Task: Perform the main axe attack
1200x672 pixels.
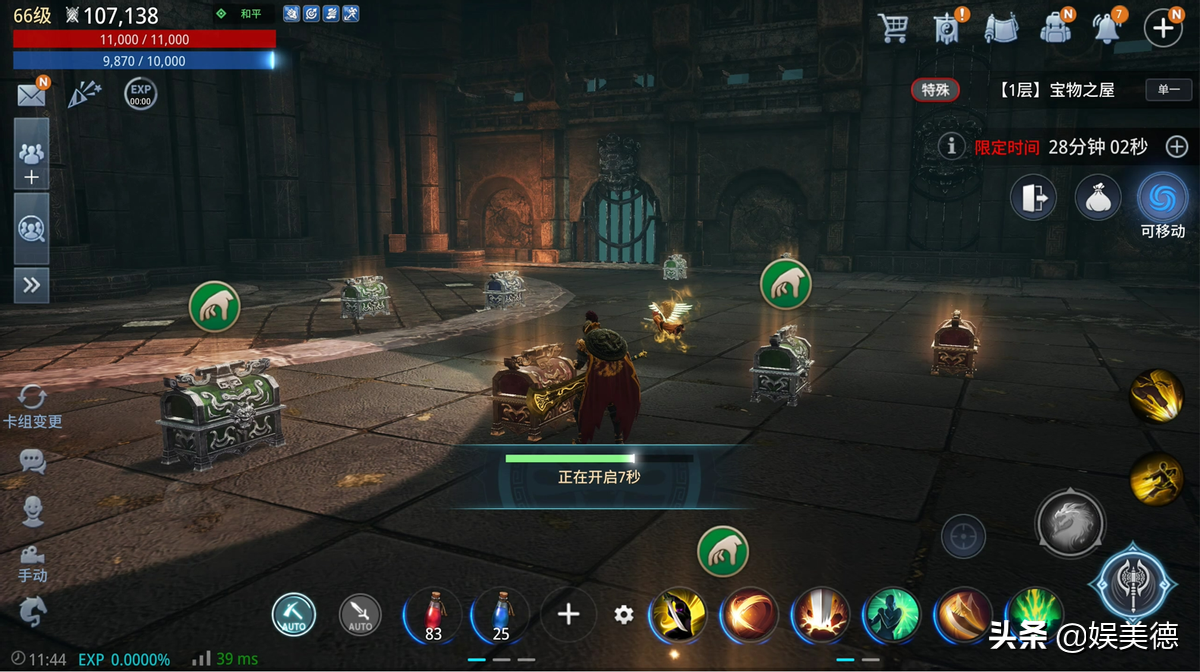Action: (x=1134, y=584)
